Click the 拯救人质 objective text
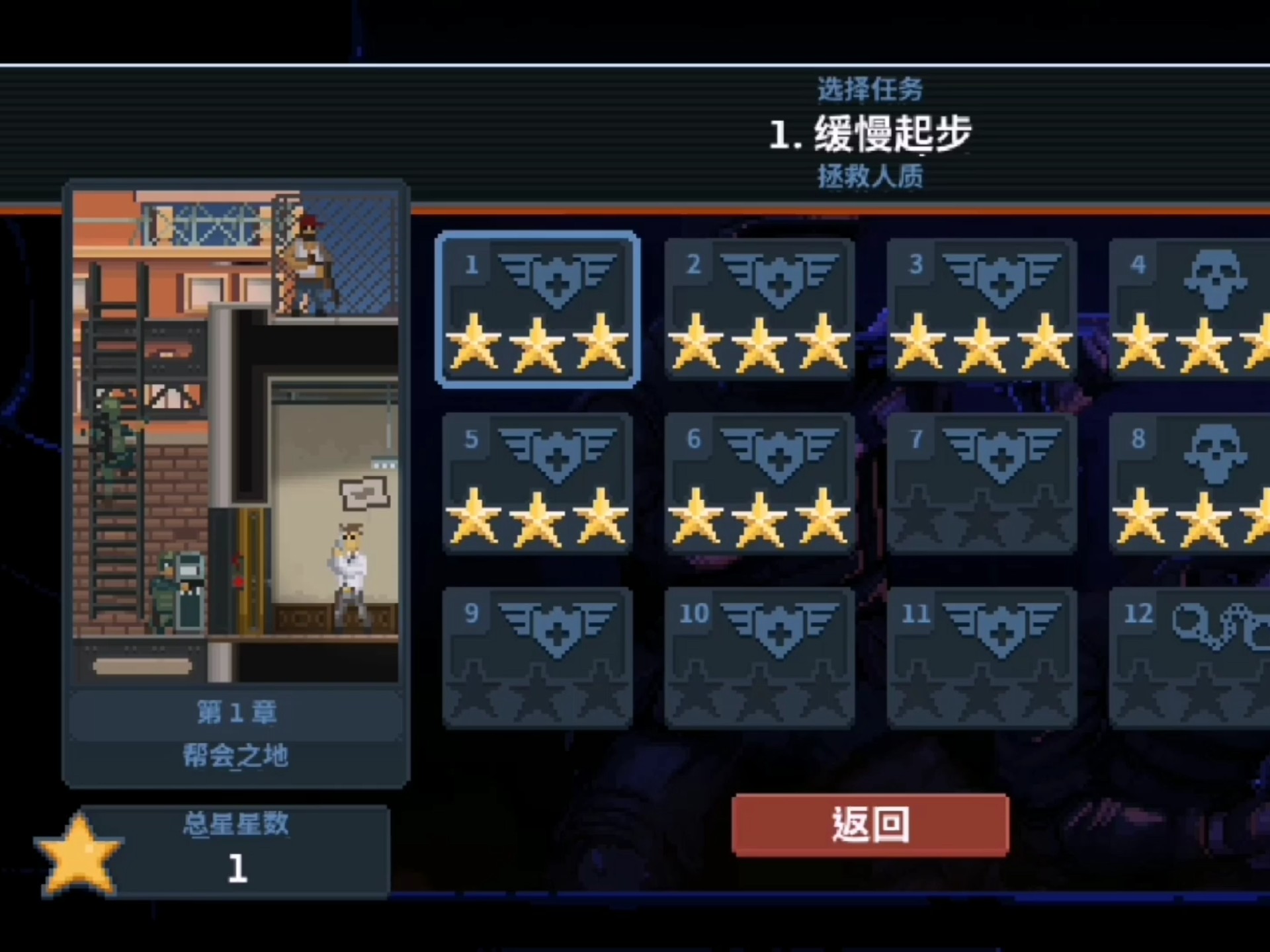Image resolution: width=1270 pixels, height=952 pixels. (870, 177)
